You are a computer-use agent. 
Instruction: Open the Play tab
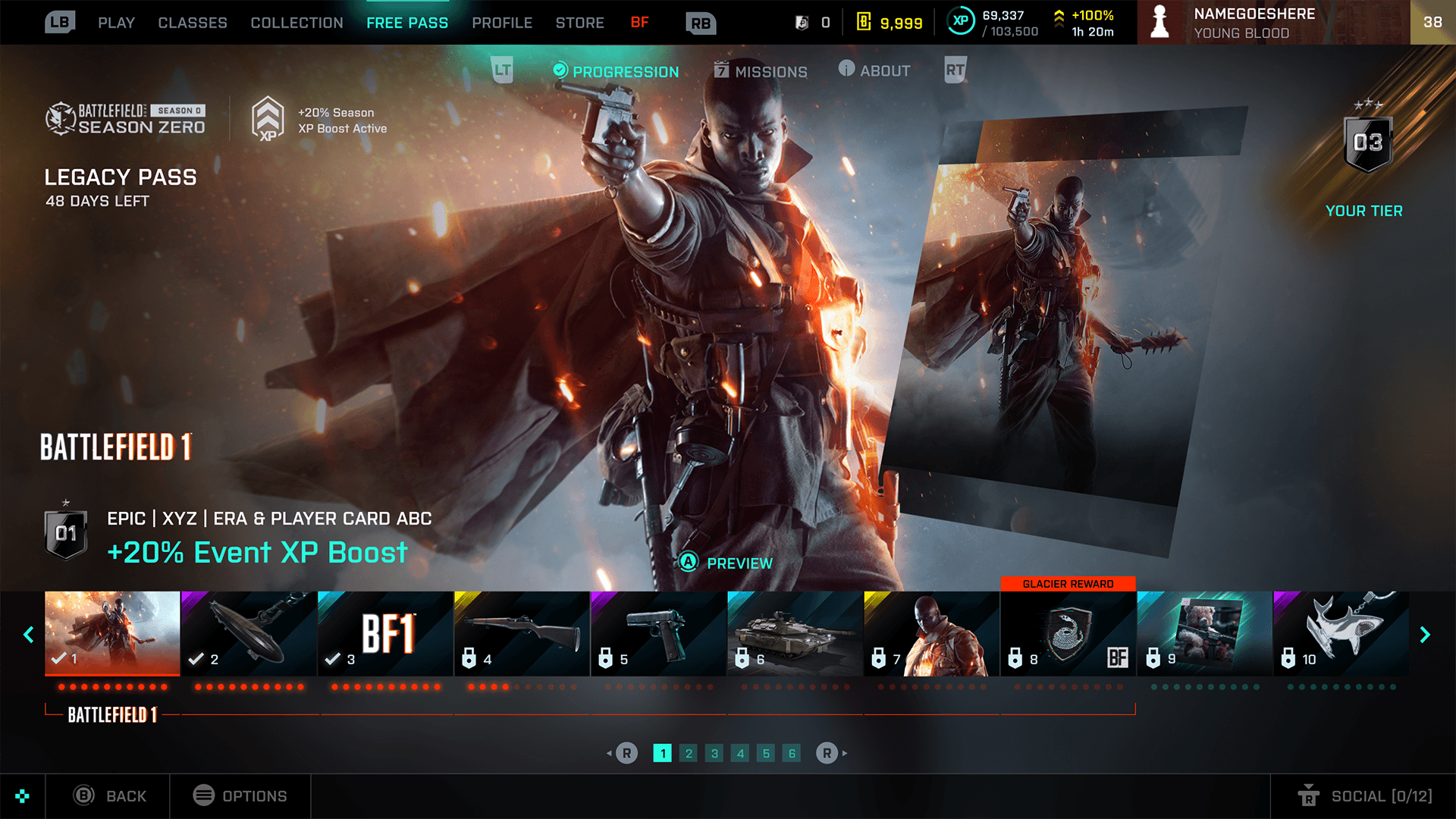click(116, 23)
